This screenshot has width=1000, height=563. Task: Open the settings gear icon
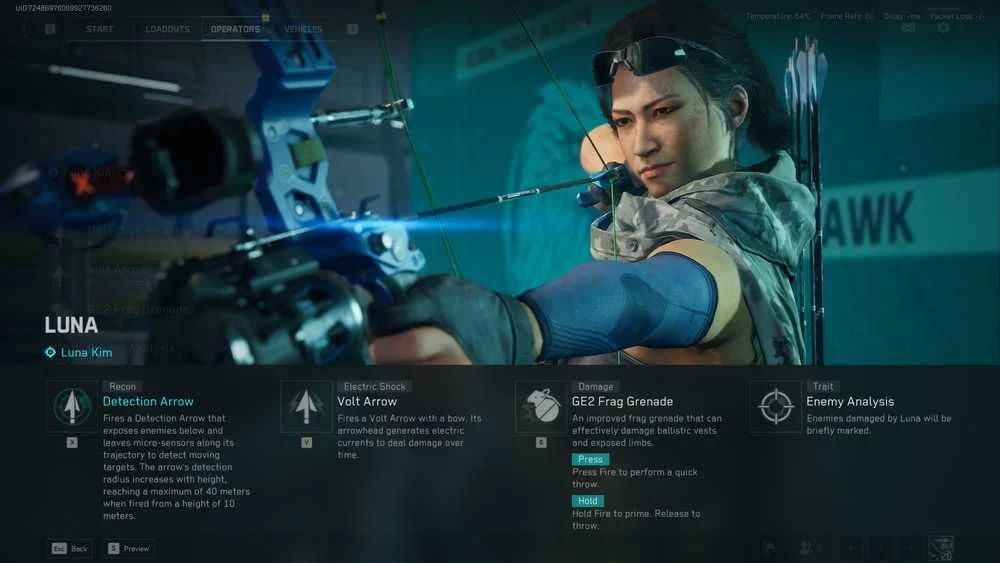(x=942, y=28)
